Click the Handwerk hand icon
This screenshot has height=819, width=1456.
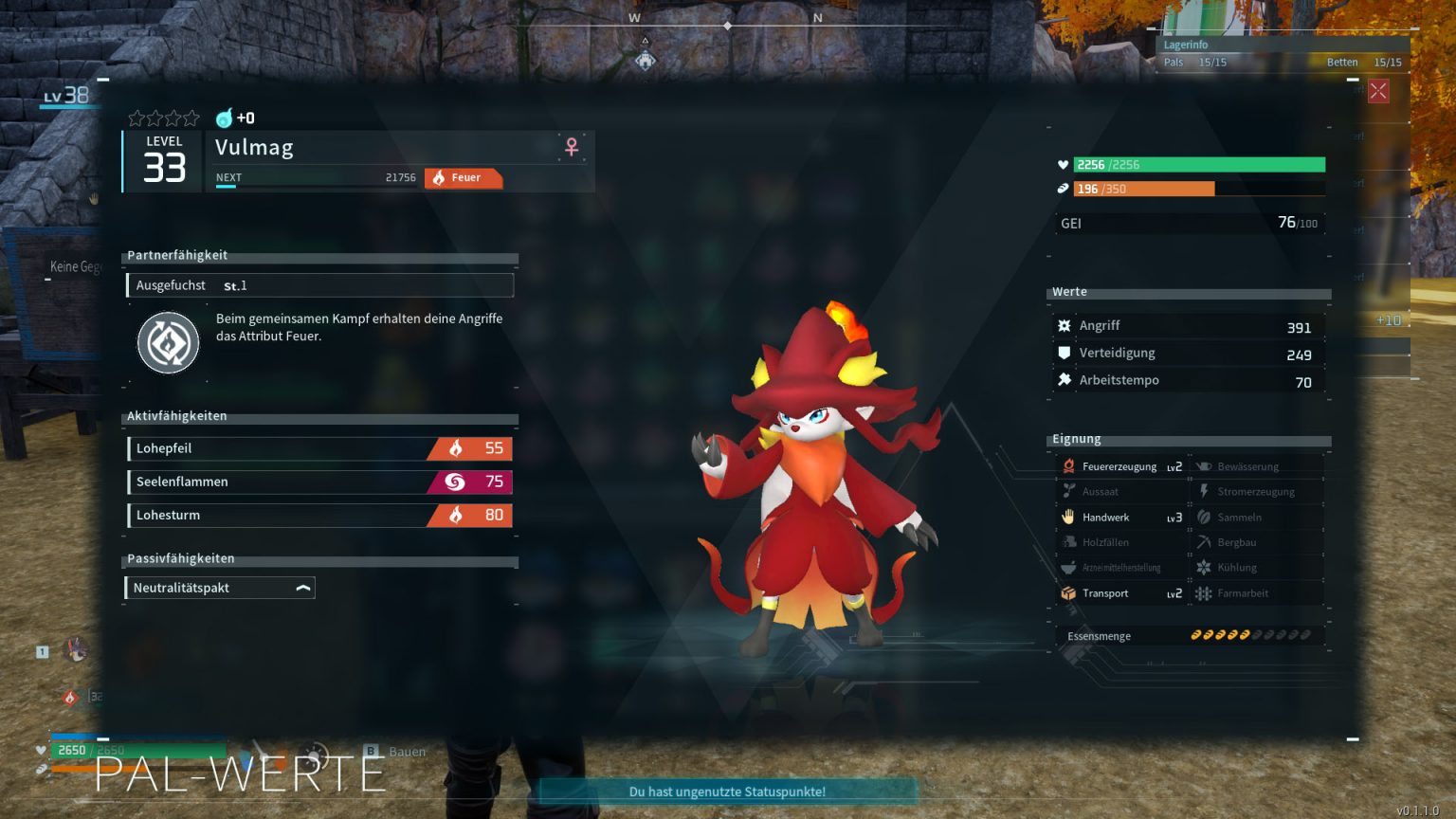[1069, 517]
